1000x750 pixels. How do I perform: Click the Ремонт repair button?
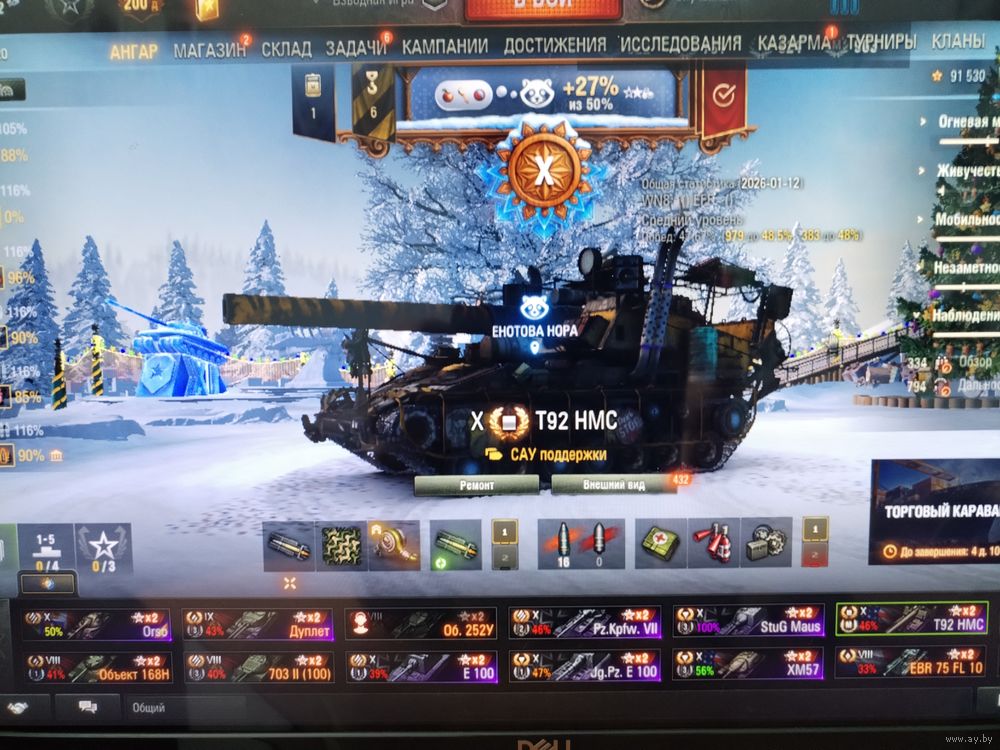pyautogui.click(x=477, y=484)
